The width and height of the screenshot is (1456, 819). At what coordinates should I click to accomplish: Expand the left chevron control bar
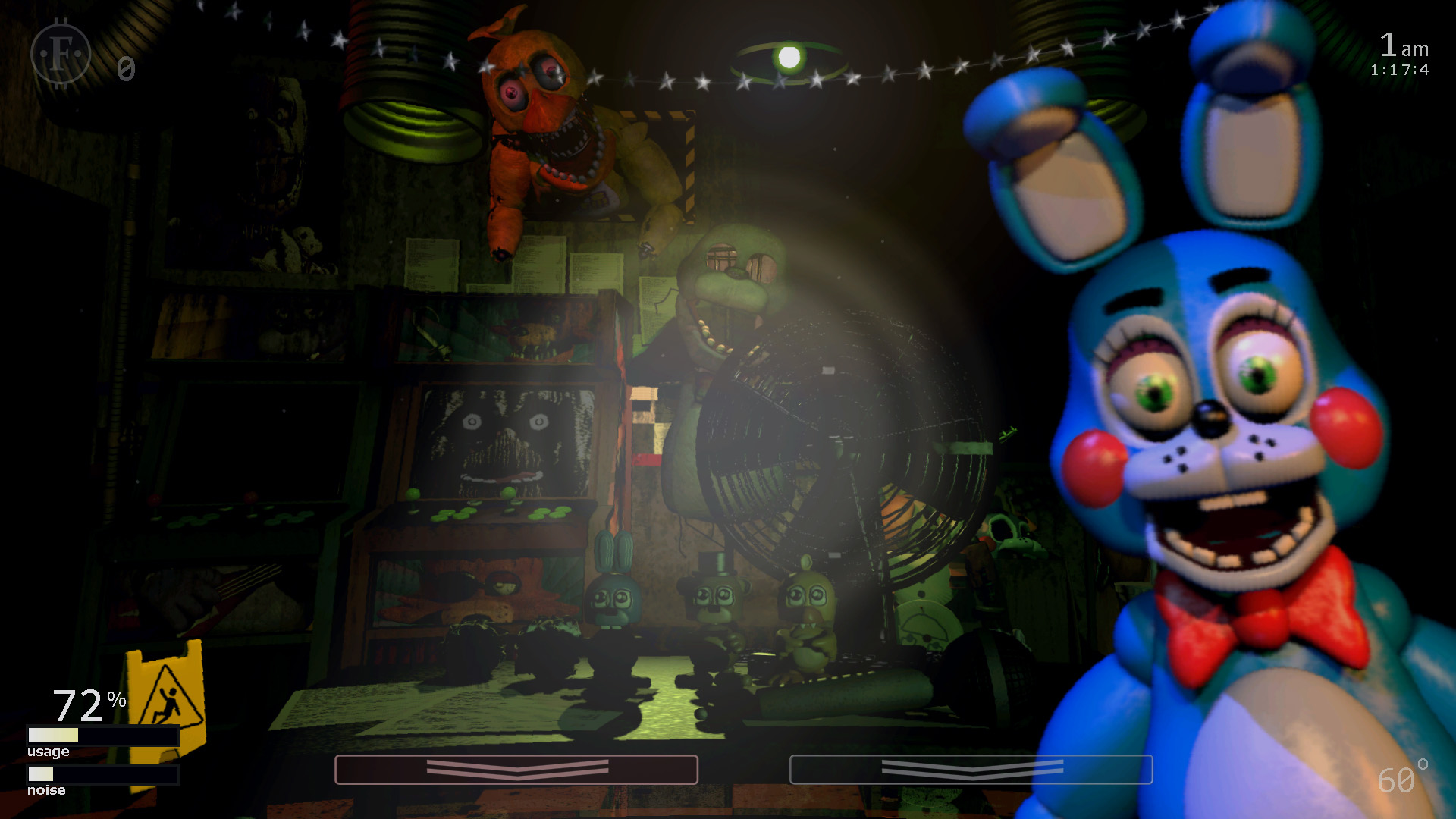point(516,769)
